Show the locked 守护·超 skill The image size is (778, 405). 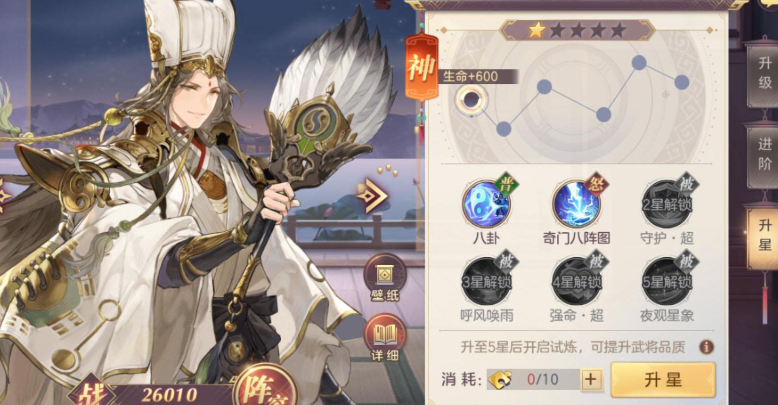[x=664, y=203]
